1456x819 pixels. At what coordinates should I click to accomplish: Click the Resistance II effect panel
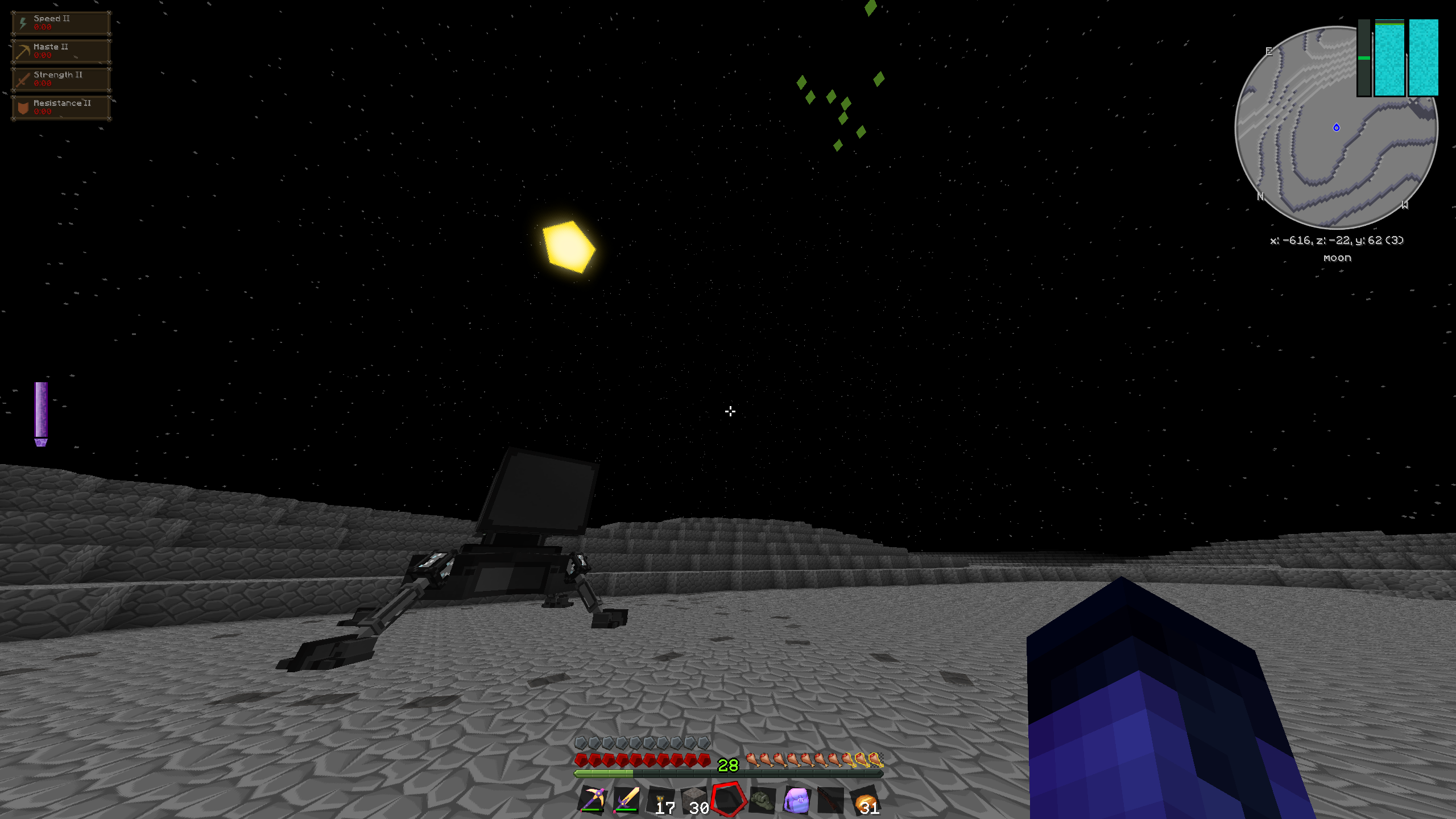pos(61,107)
